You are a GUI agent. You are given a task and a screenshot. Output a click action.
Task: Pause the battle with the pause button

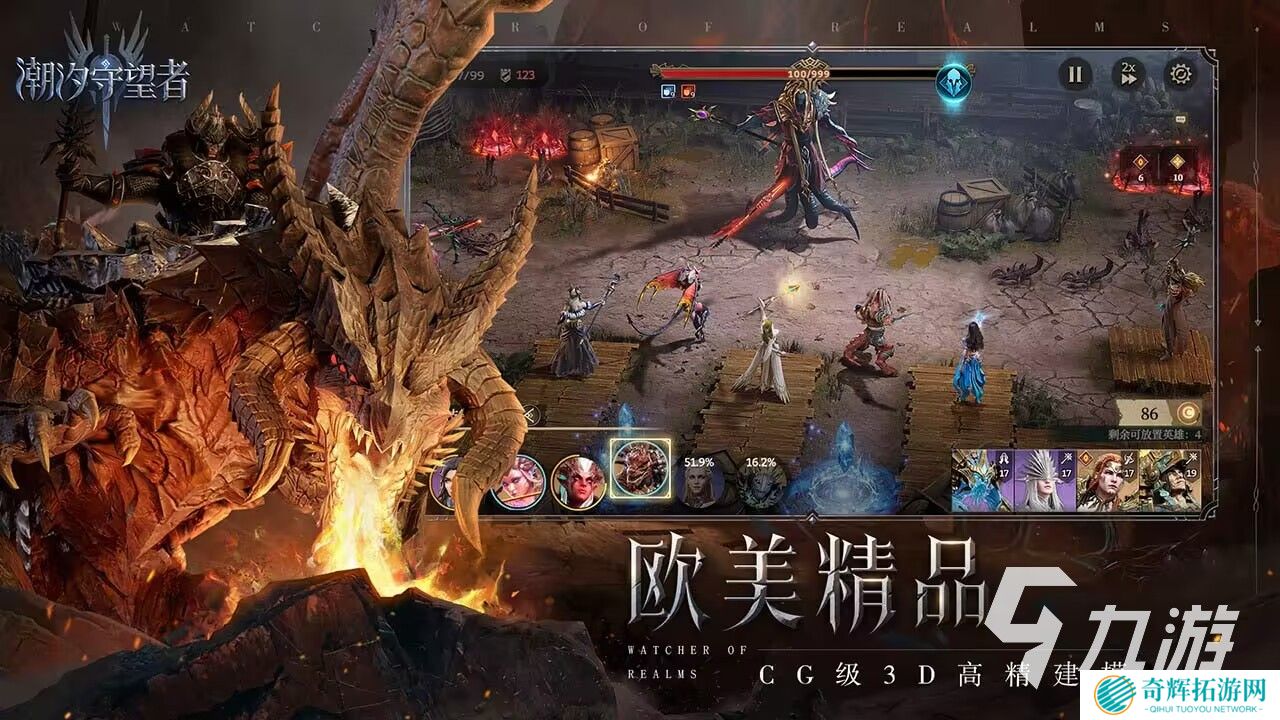point(1074,75)
